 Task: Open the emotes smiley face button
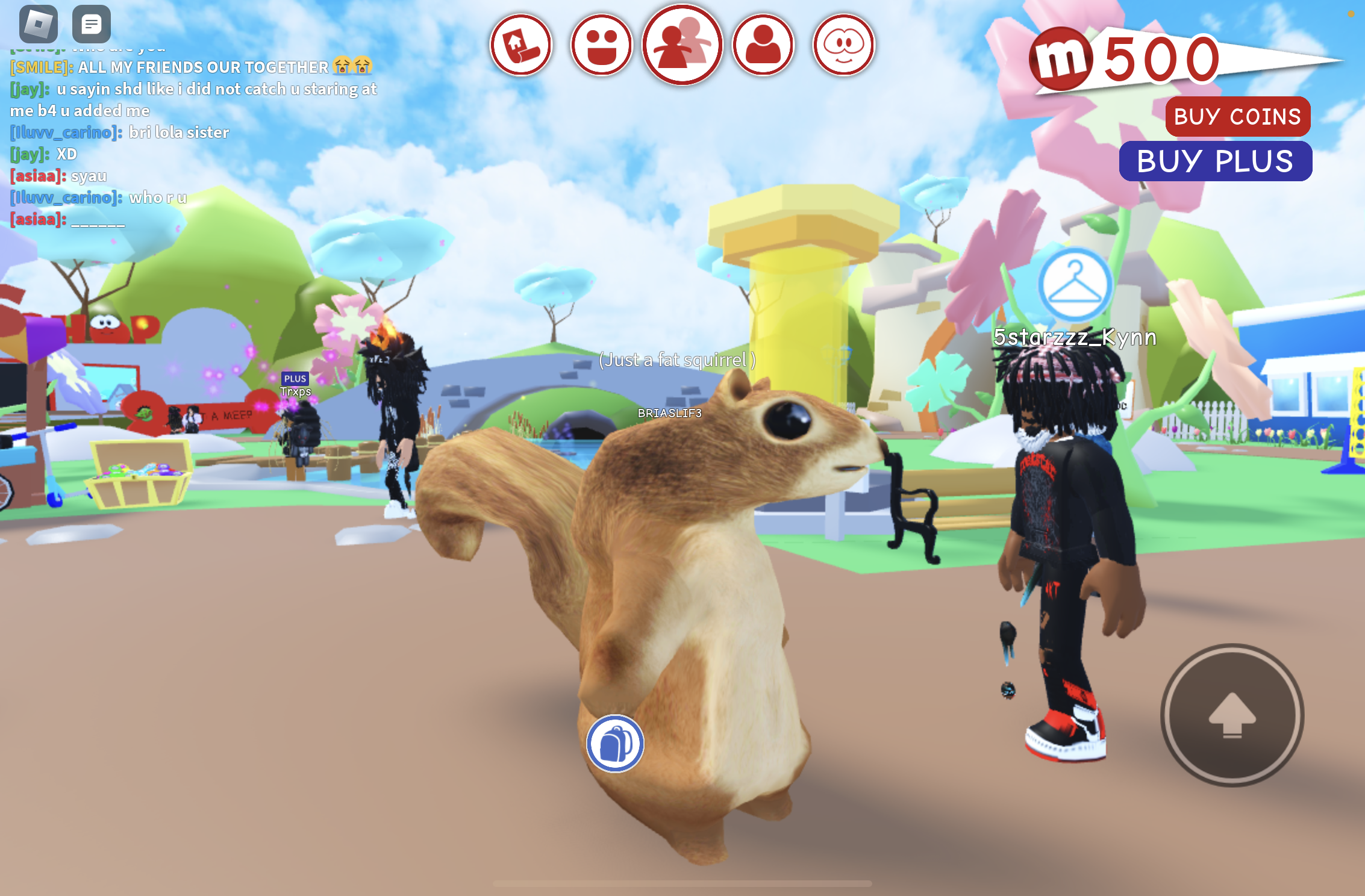(x=601, y=45)
